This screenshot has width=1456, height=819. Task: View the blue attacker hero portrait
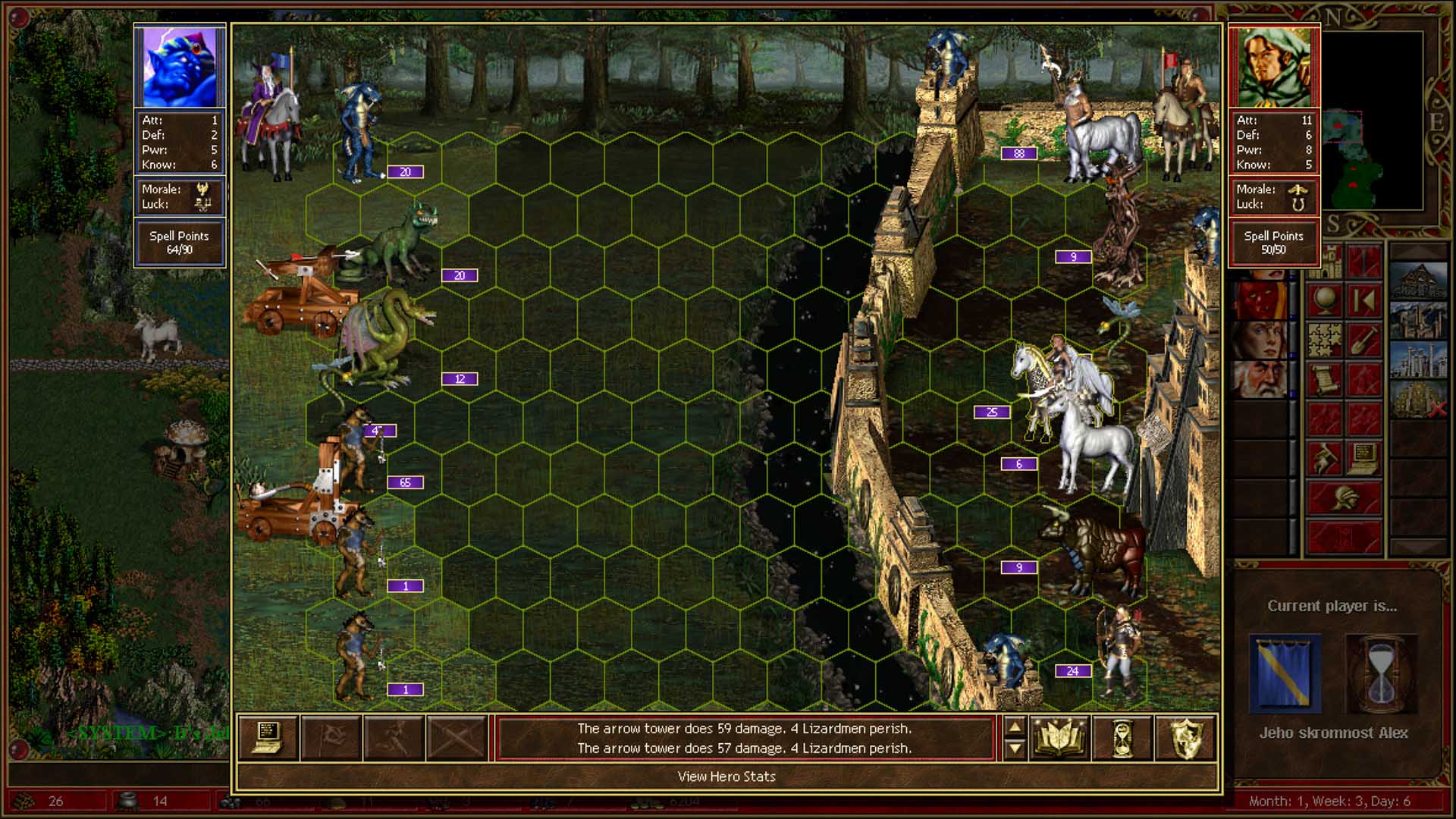pos(180,67)
